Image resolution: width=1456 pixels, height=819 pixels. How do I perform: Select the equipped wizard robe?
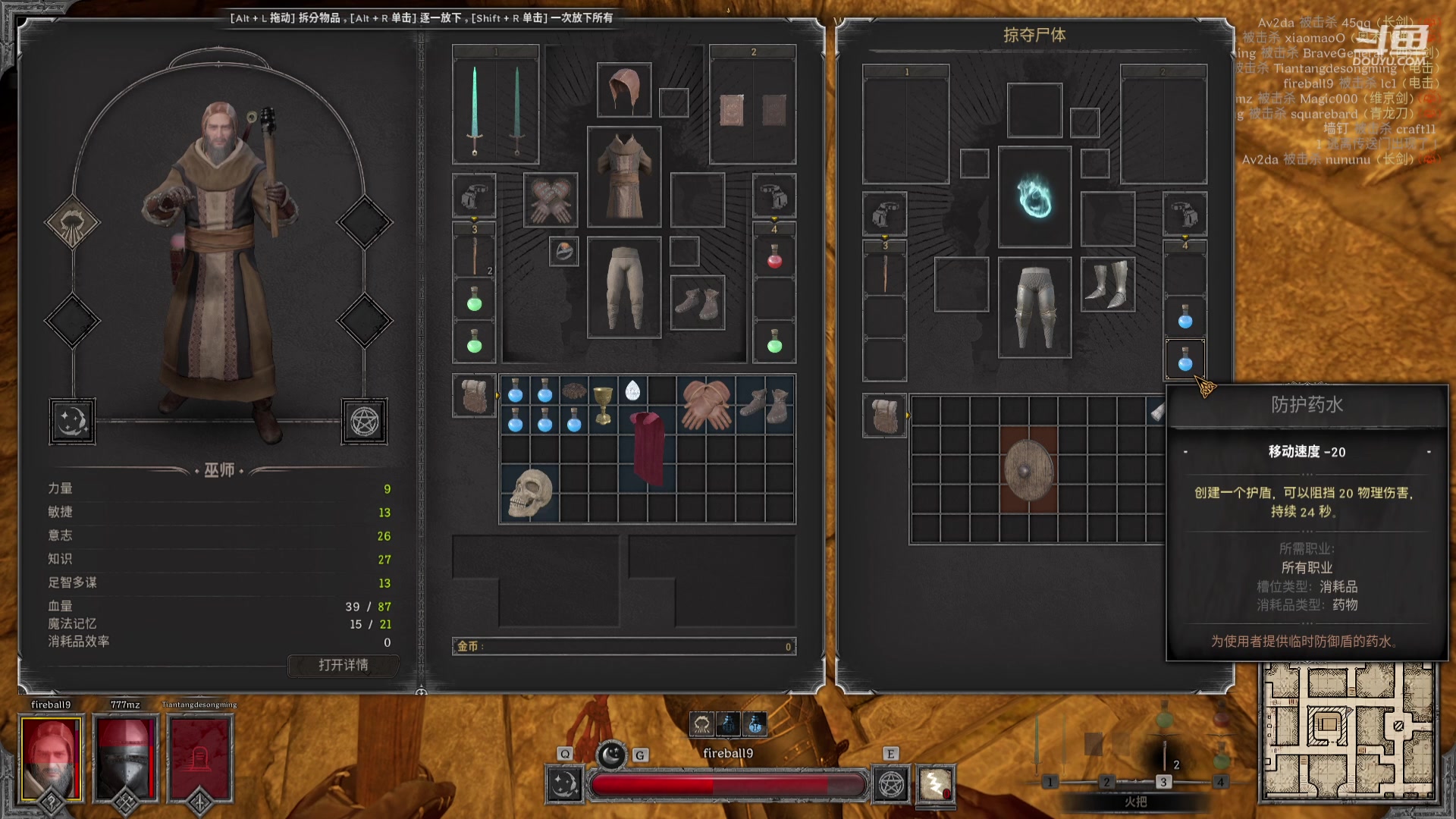click(x=624, y=177)
